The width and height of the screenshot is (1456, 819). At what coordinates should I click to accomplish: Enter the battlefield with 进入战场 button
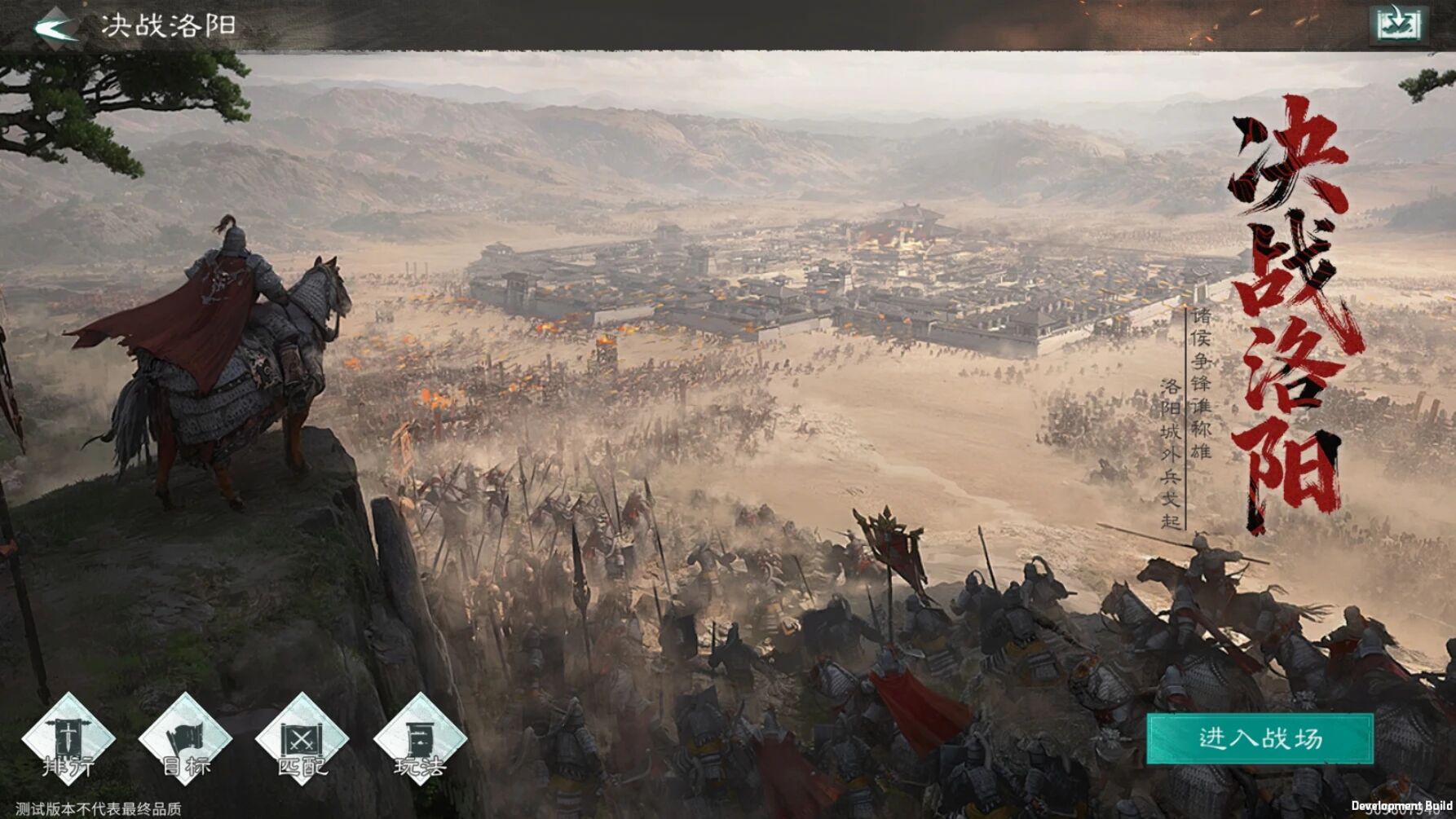point(1260,738)
